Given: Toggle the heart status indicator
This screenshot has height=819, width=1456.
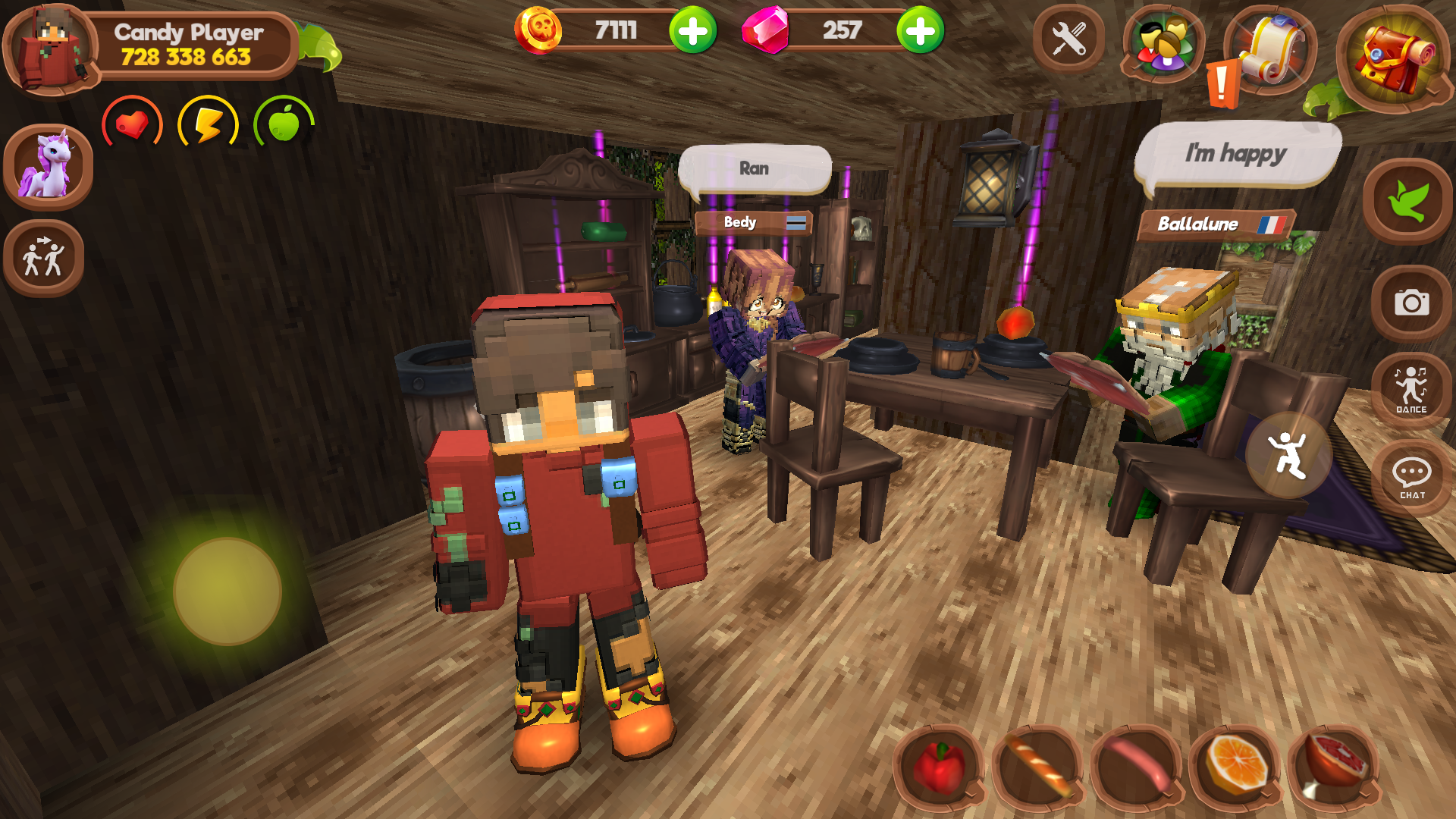Looking at the screenshot, I should click(x=132, y=124).
